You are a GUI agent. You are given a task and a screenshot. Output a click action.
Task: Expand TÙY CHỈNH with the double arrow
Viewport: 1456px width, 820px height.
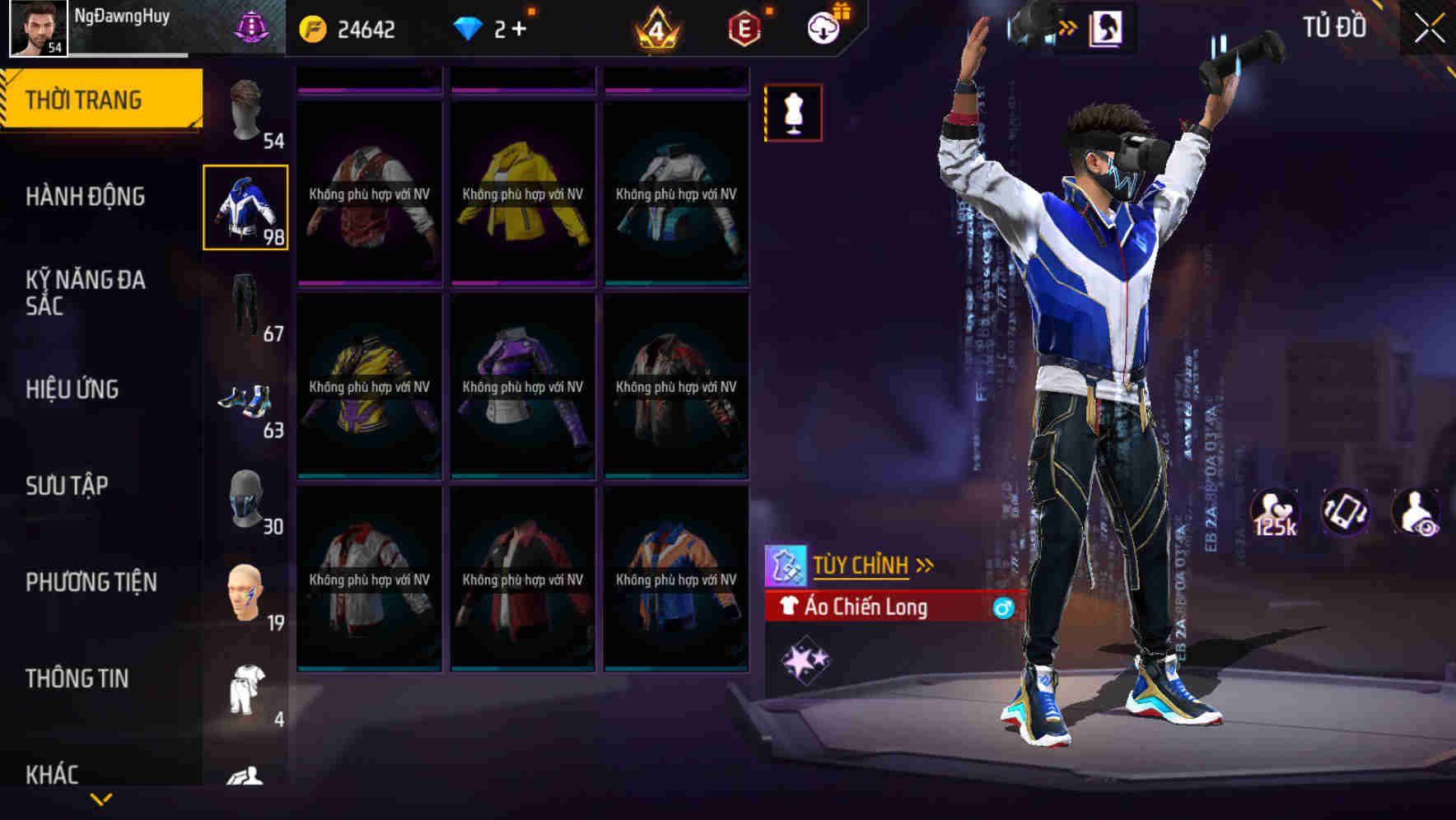pos(926,563)
